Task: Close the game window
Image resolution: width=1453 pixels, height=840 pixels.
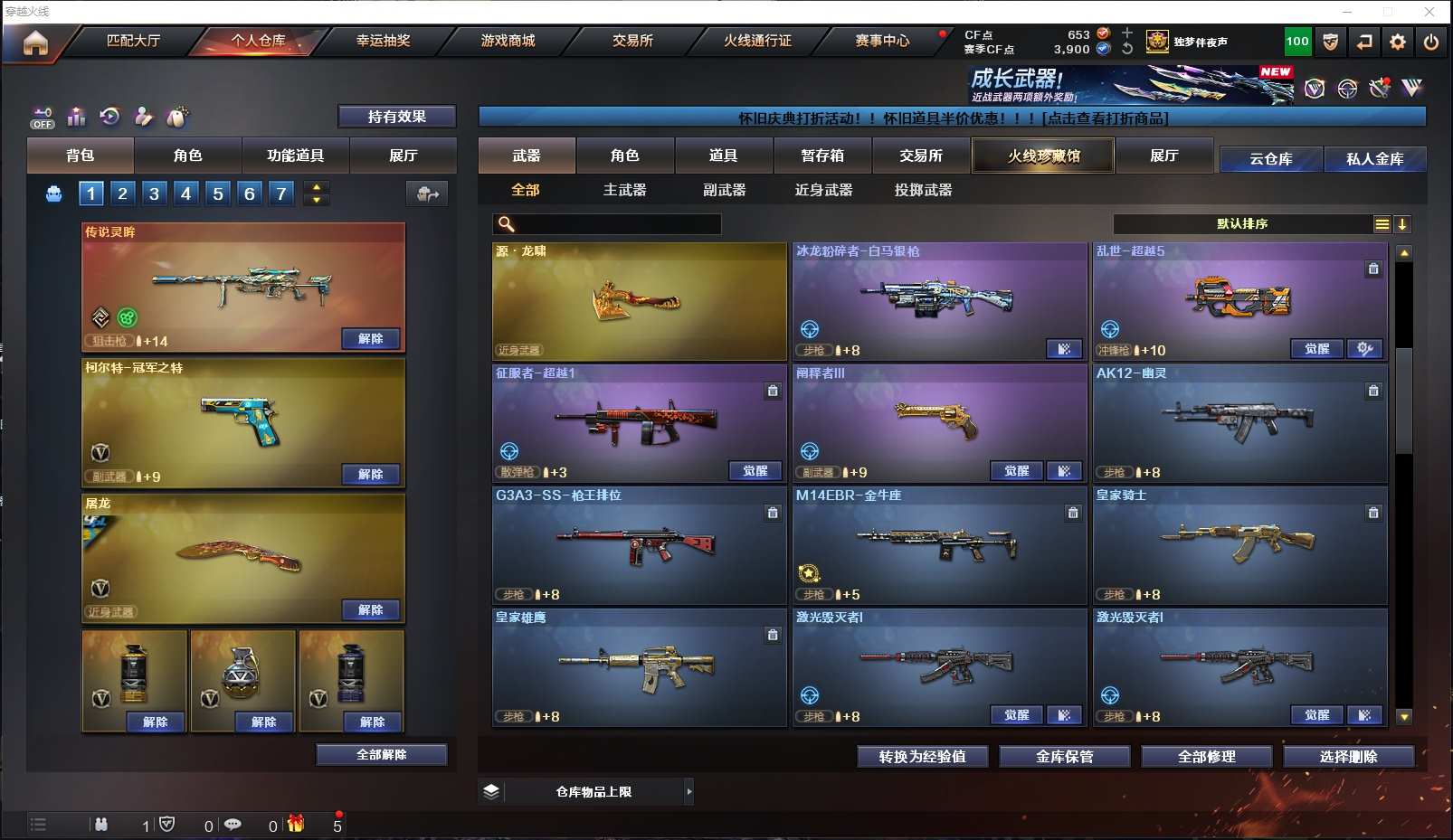Action: pos(1429,12)
